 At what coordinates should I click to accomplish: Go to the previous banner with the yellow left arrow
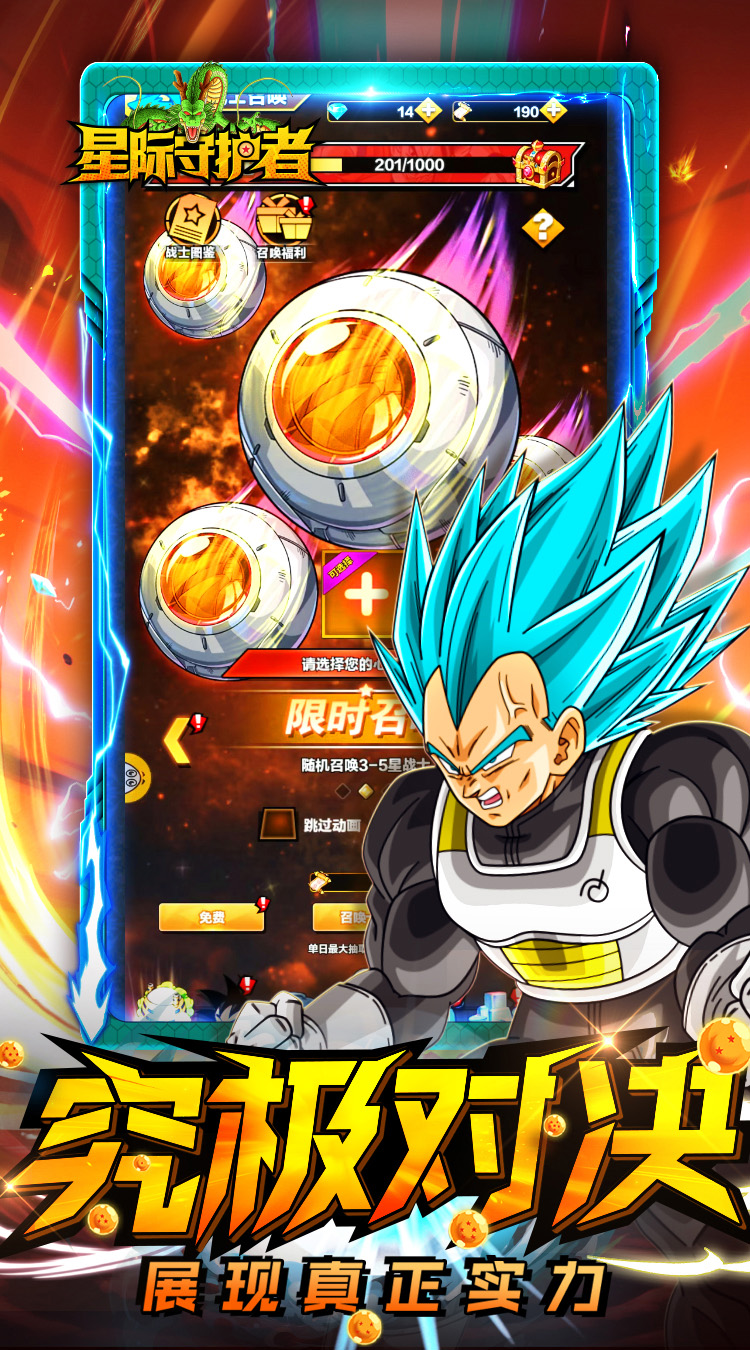coord(178,739)
